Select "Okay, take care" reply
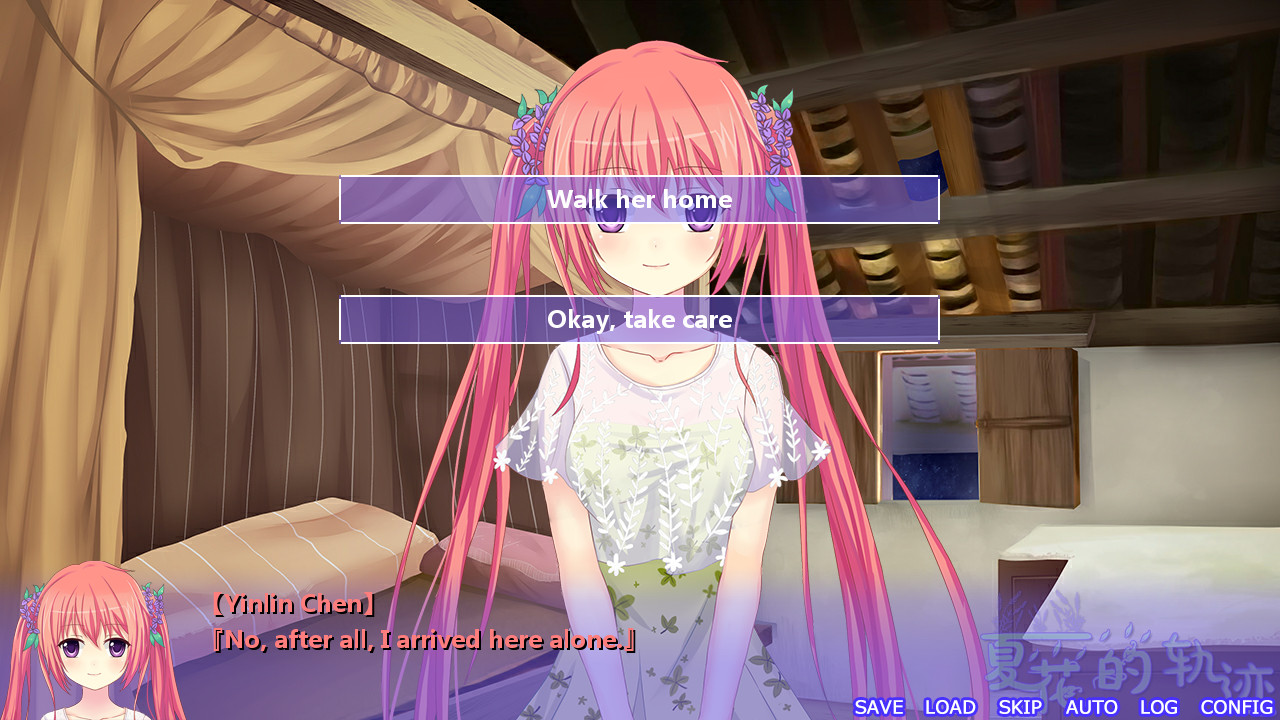The width and height of the screenshot is (1280, 720). point(639,320)
